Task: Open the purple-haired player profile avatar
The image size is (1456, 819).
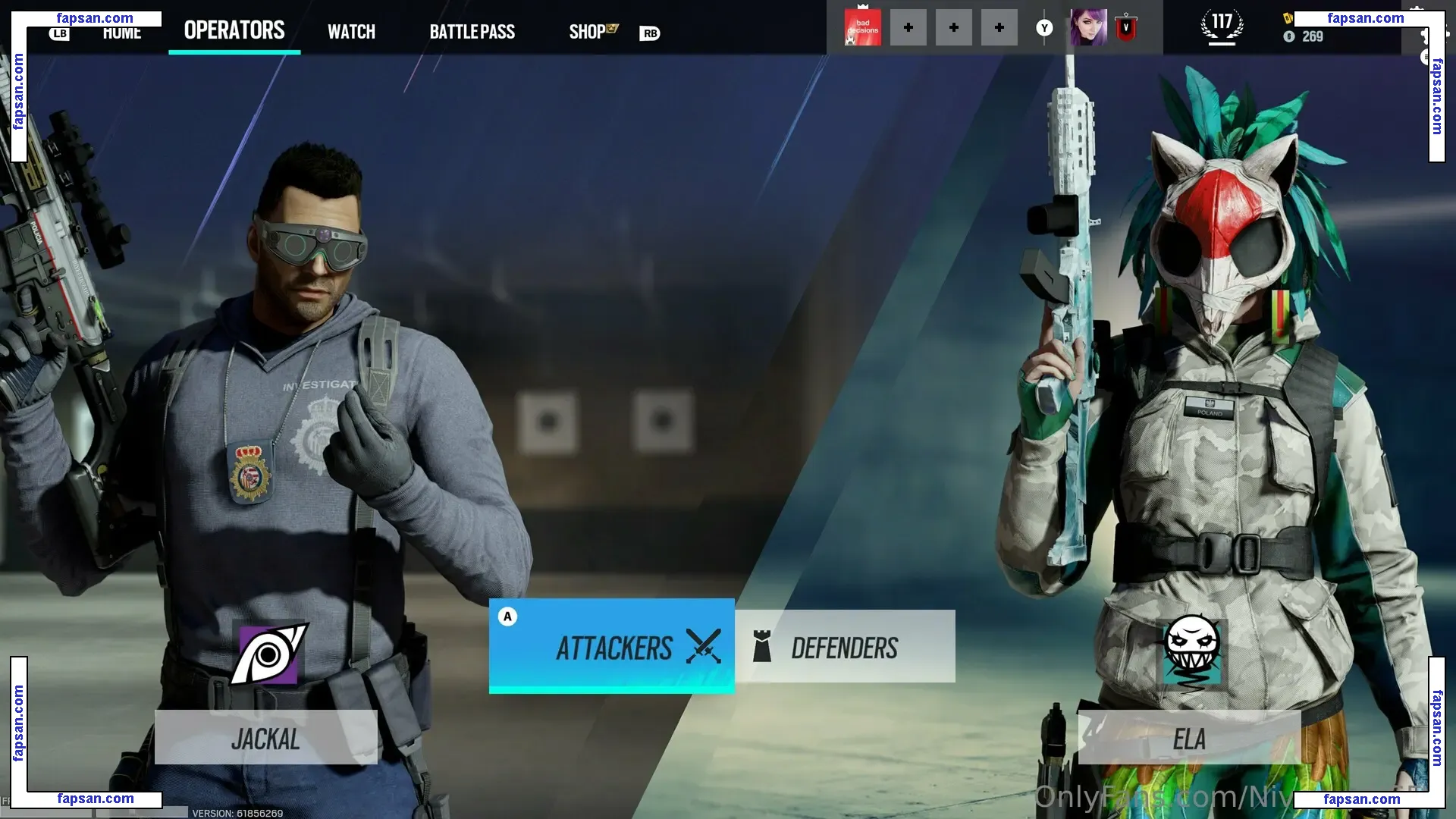Action: point(1088,28)
